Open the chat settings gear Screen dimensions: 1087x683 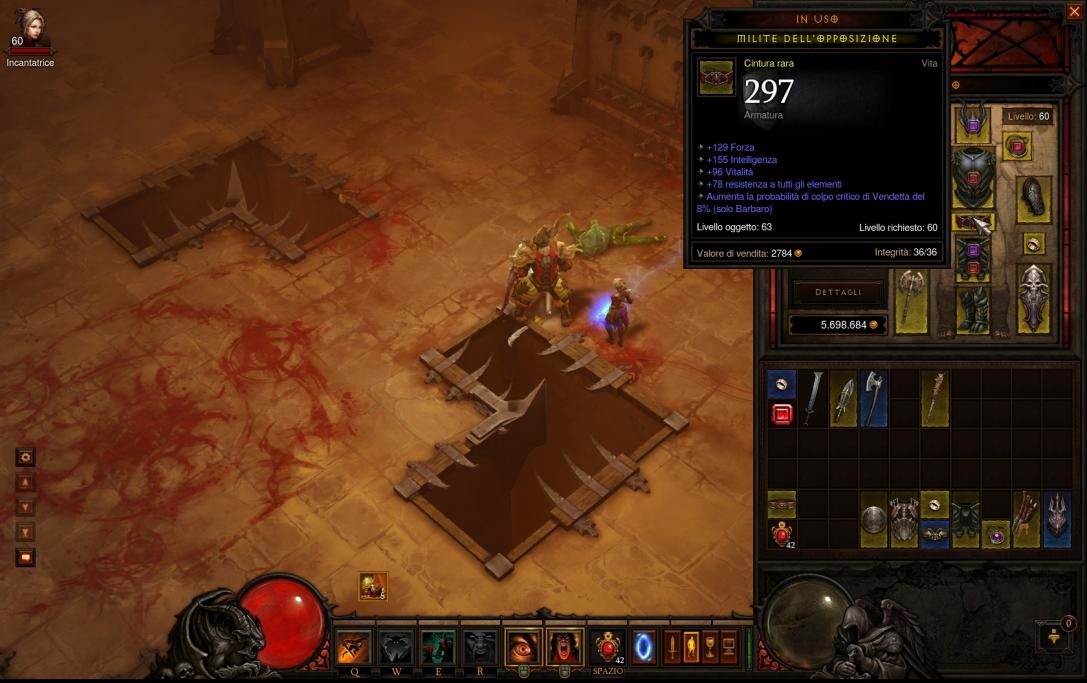point(25,457)
